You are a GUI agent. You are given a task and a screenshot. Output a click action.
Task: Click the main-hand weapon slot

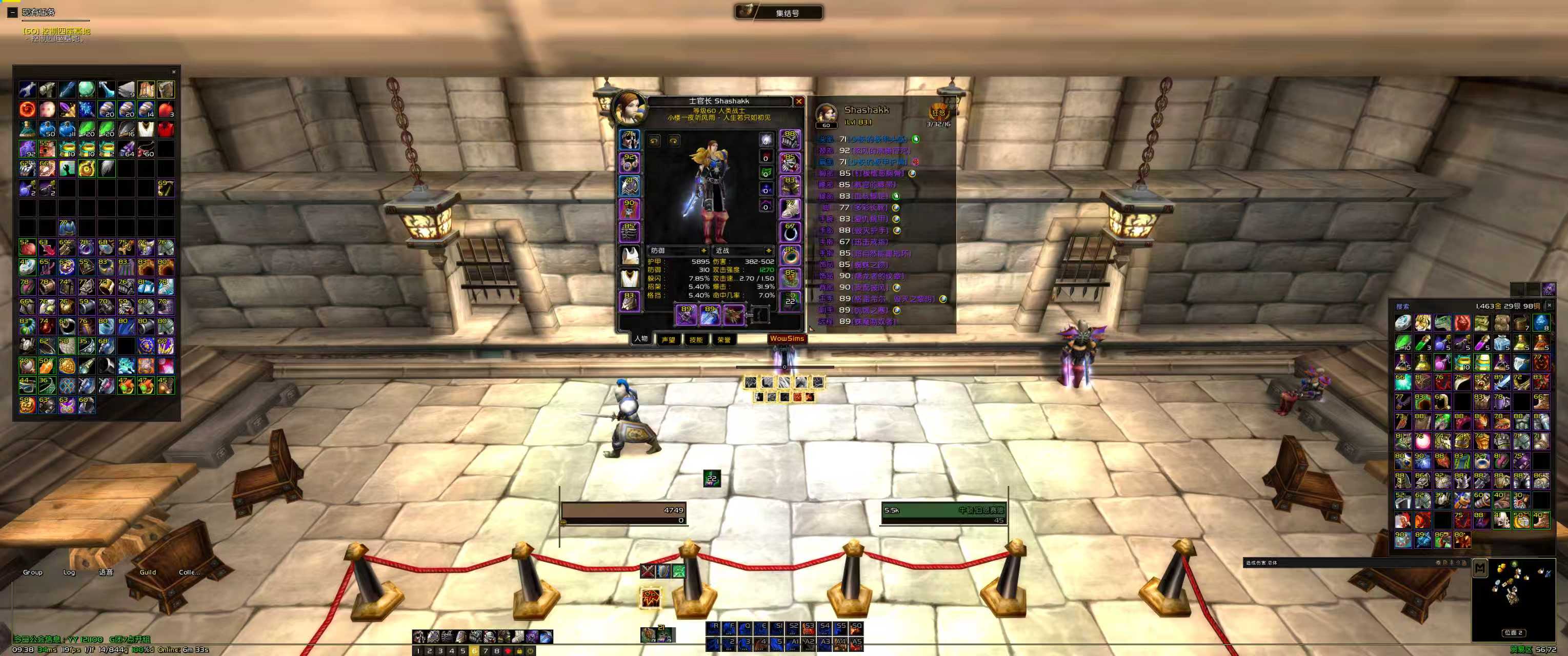(687, 315)
